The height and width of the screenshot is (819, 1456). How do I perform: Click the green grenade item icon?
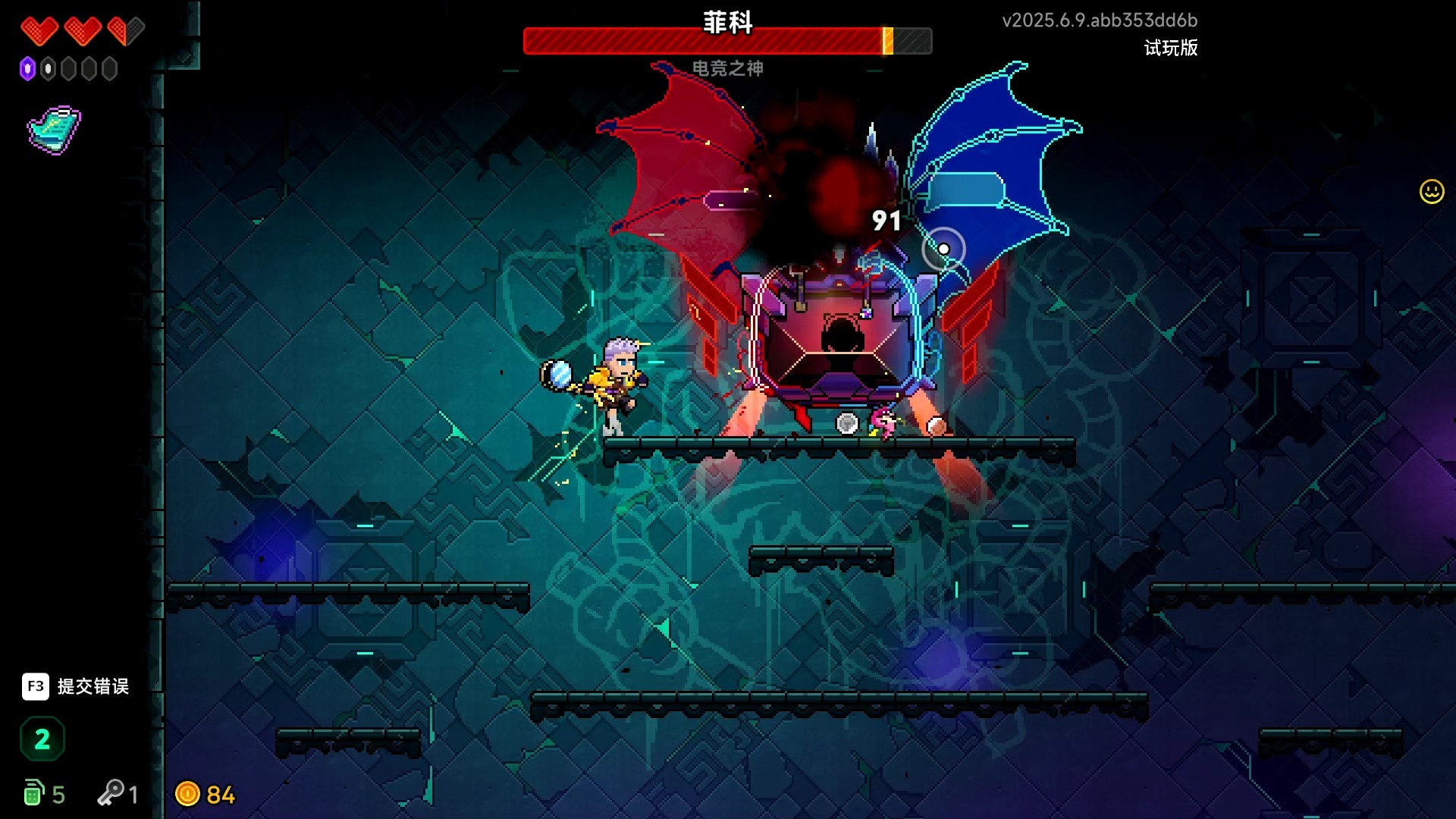click(x=33, y=793)
